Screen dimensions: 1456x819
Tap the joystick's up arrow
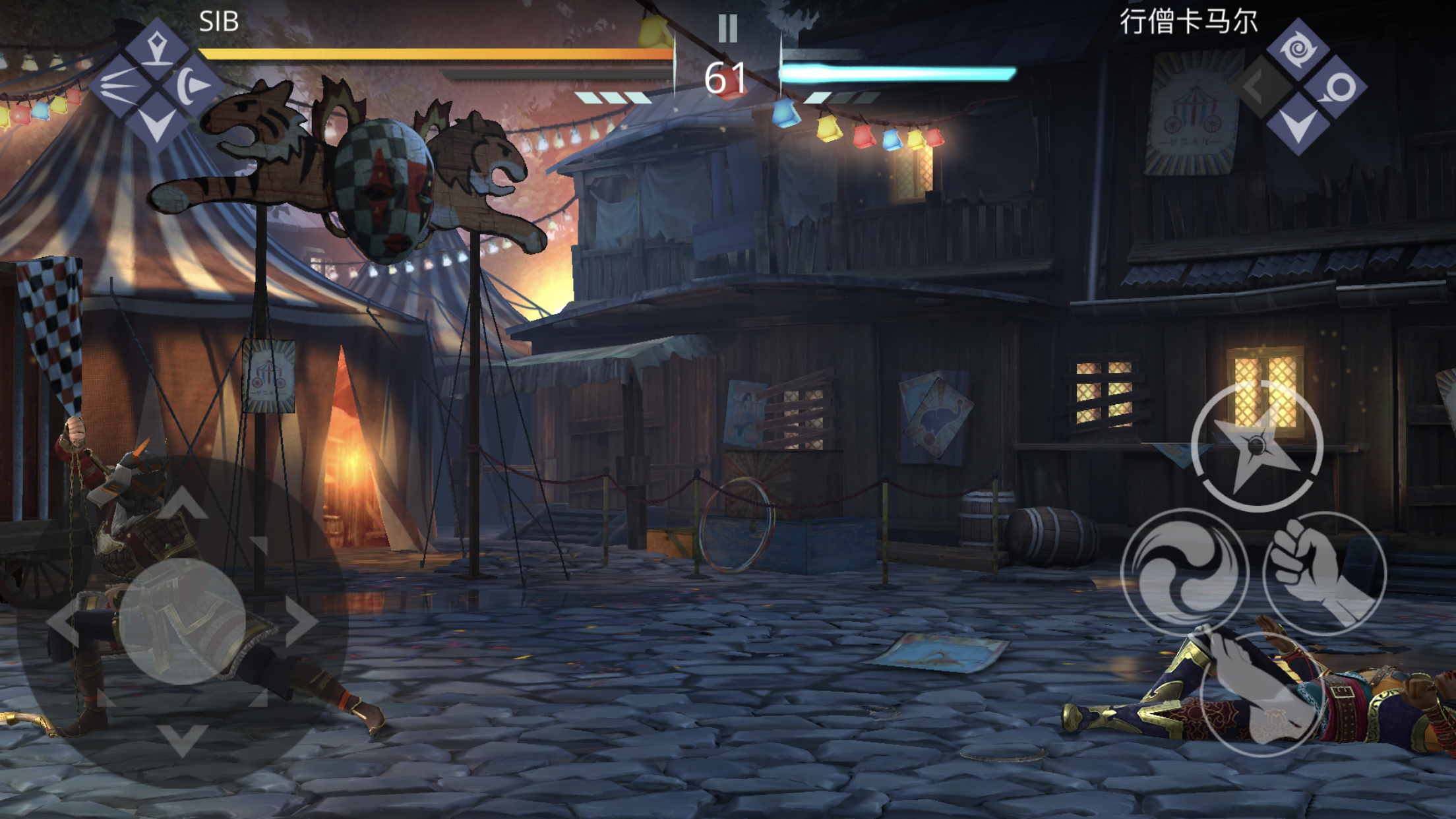point(183,504)
